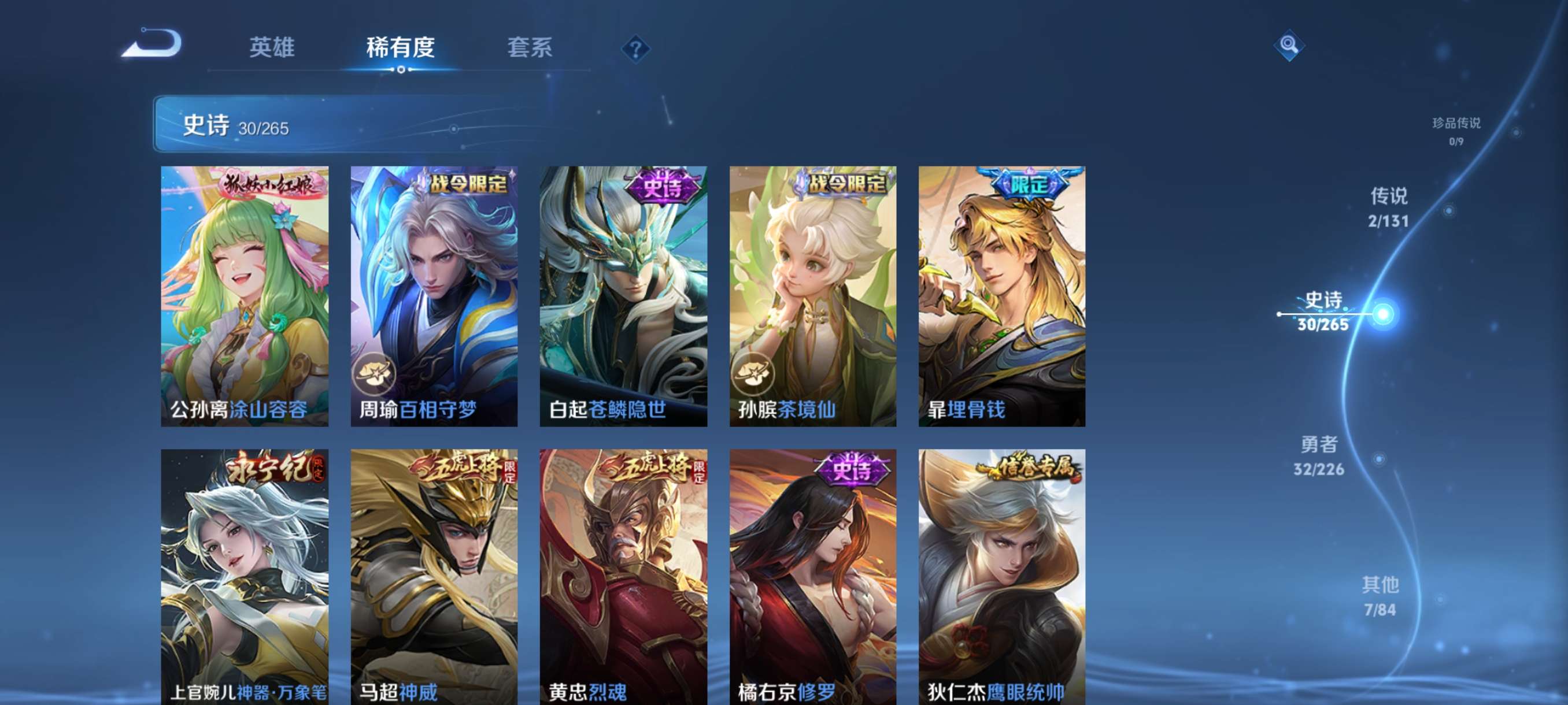Open search with the magnifier icon
The image size is (1568, 705).
tap(1290, 46)
